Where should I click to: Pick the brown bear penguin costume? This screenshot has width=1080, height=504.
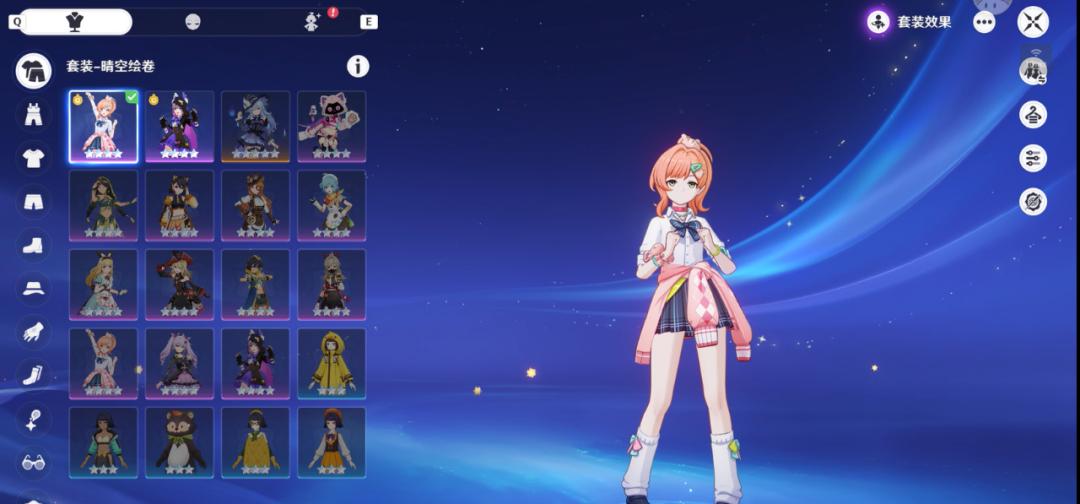(179, 442)
